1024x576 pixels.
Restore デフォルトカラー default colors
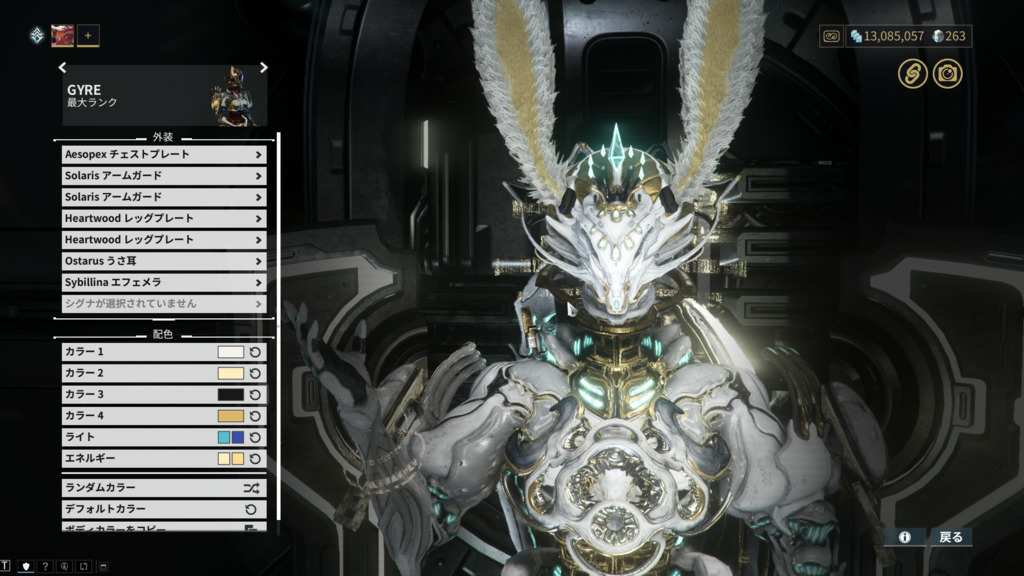163,509
